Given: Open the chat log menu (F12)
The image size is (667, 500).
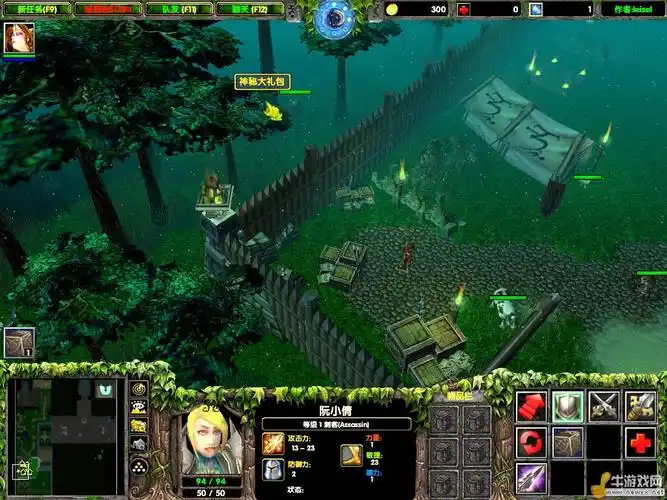Looking at the screenshot, I should [x=257, y=9].
